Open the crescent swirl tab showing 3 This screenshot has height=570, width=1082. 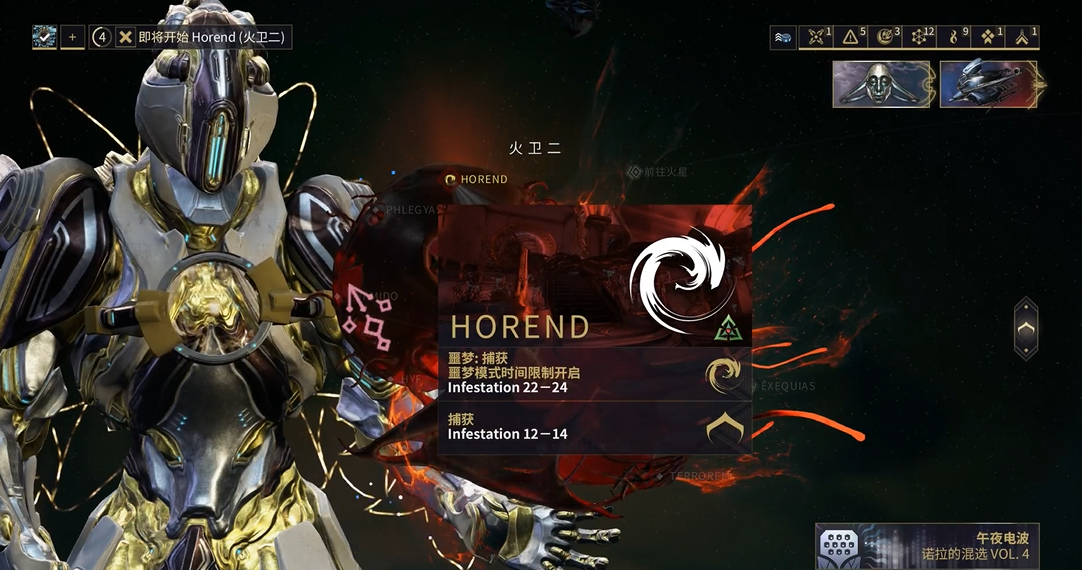[886, 38]
